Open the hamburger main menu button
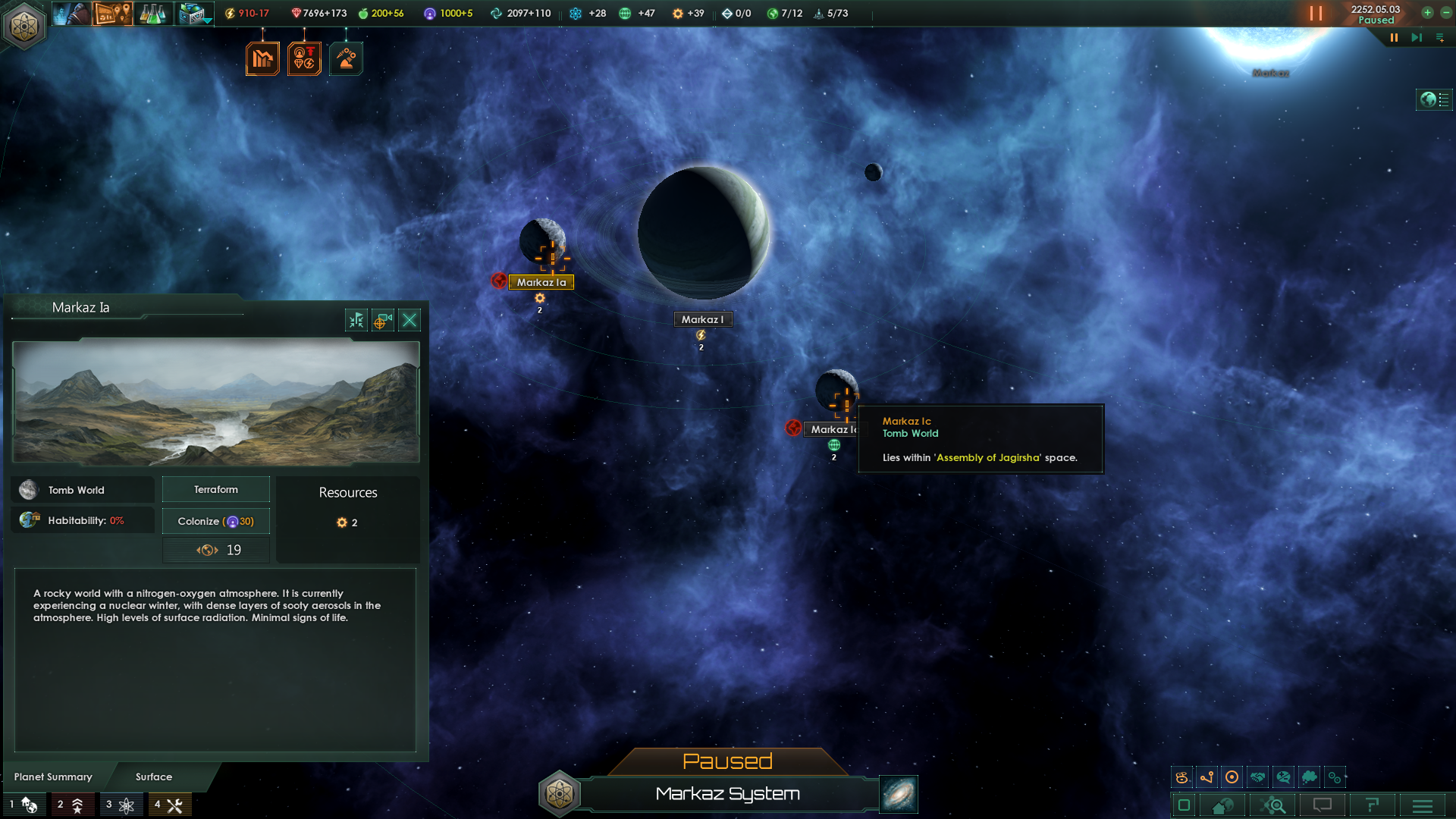 (x=1423, y=805)
